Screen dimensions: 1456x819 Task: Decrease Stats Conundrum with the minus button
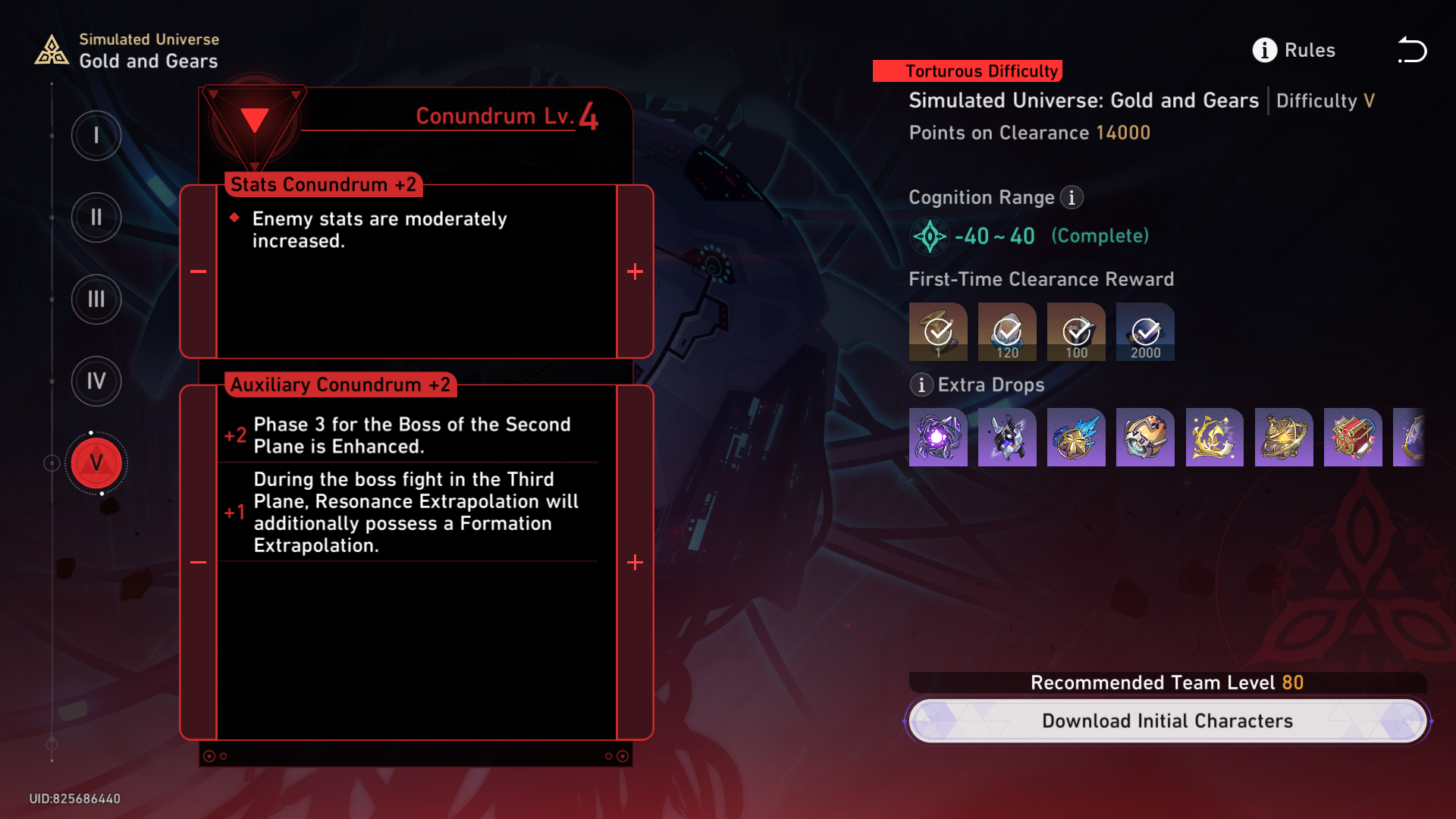(x=199, y=271)
